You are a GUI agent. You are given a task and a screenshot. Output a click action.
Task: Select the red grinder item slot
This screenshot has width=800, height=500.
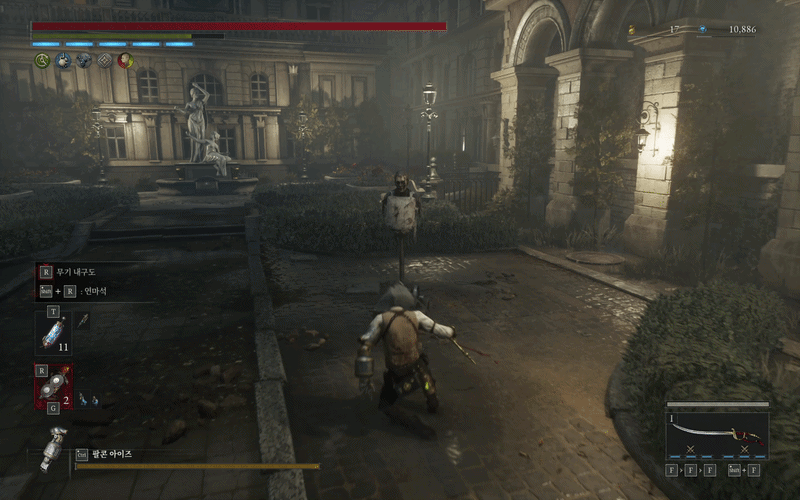click(54, 386)
